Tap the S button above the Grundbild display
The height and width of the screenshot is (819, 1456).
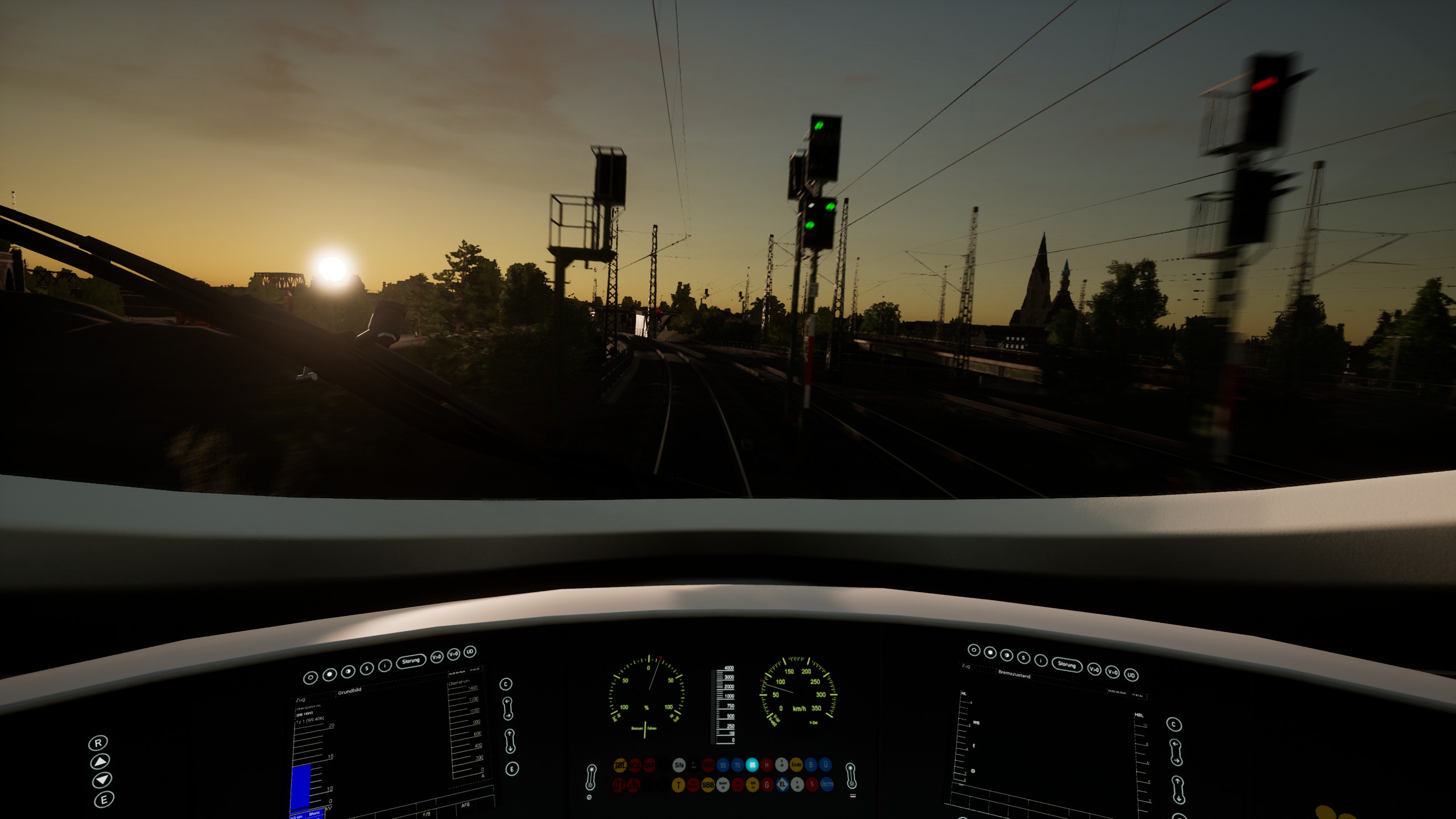click(367, 668)
